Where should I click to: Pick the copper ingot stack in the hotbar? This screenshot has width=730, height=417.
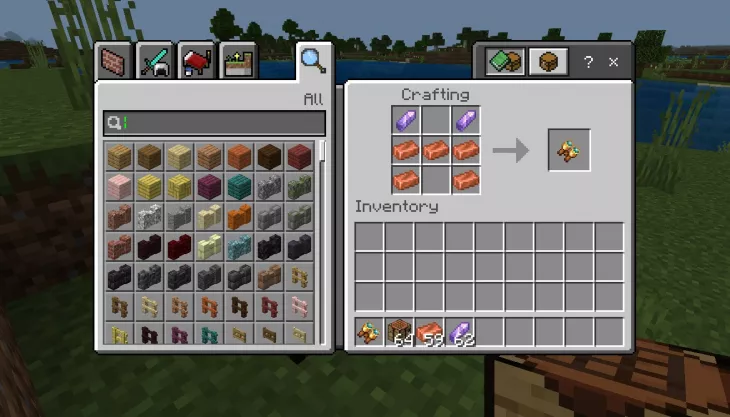coord(430,331)
